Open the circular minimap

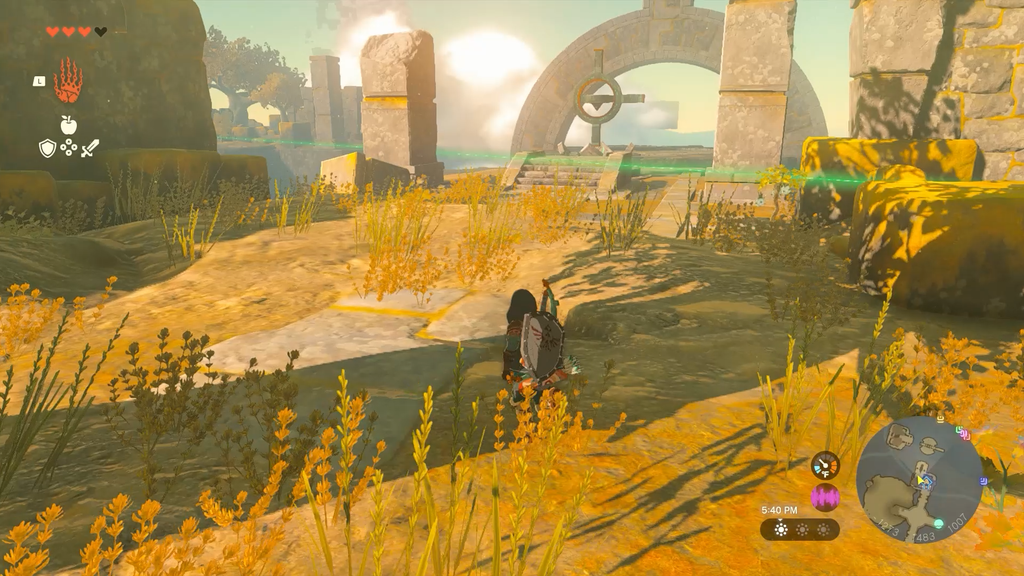(919, 479)
